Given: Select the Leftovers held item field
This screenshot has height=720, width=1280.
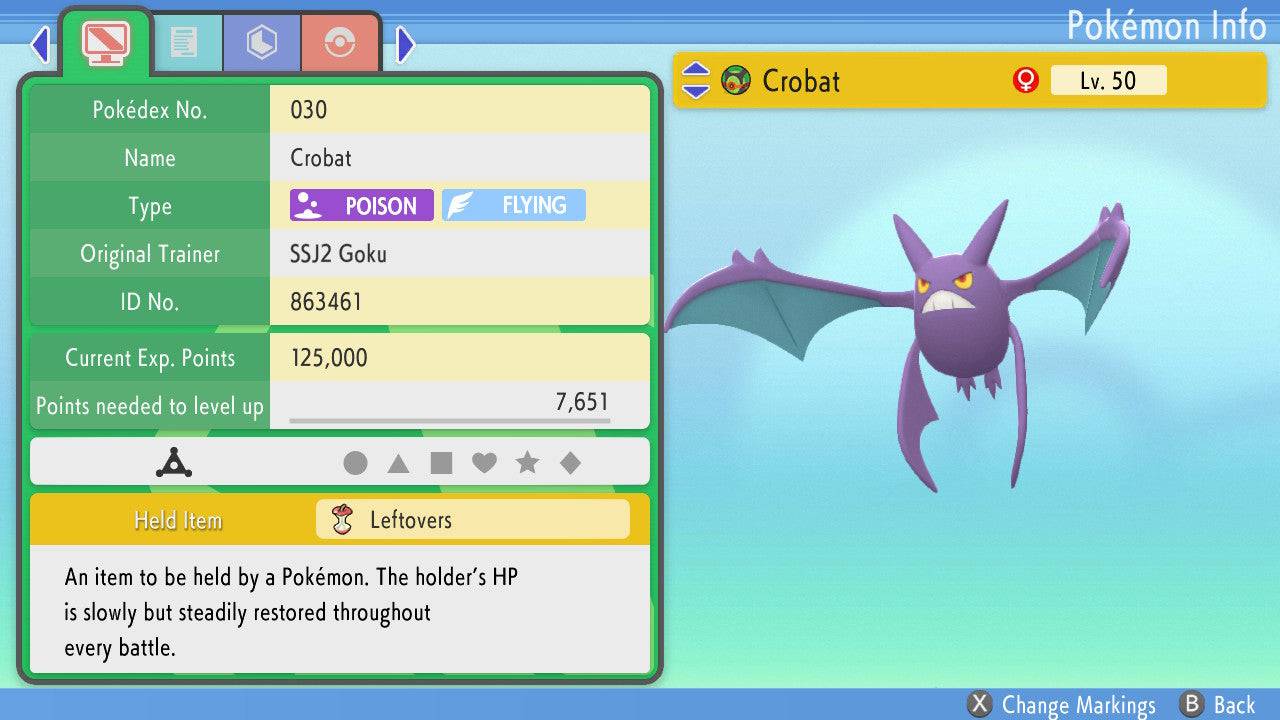Looking at the screenshot, I should pyautogui.click(x=472, y=520).
